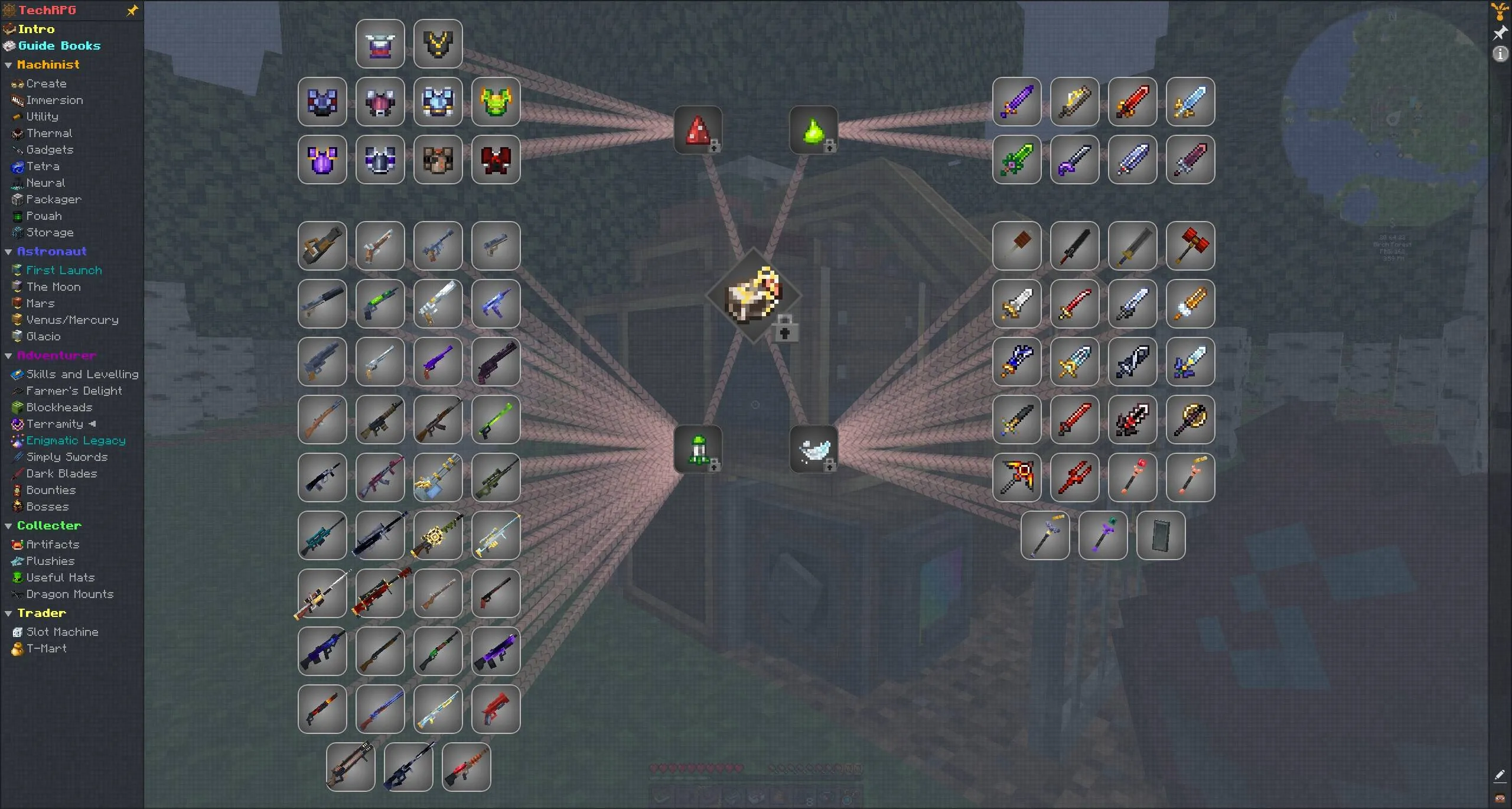
Task: Open the First Launch chapter
Action: coord(64,270)
